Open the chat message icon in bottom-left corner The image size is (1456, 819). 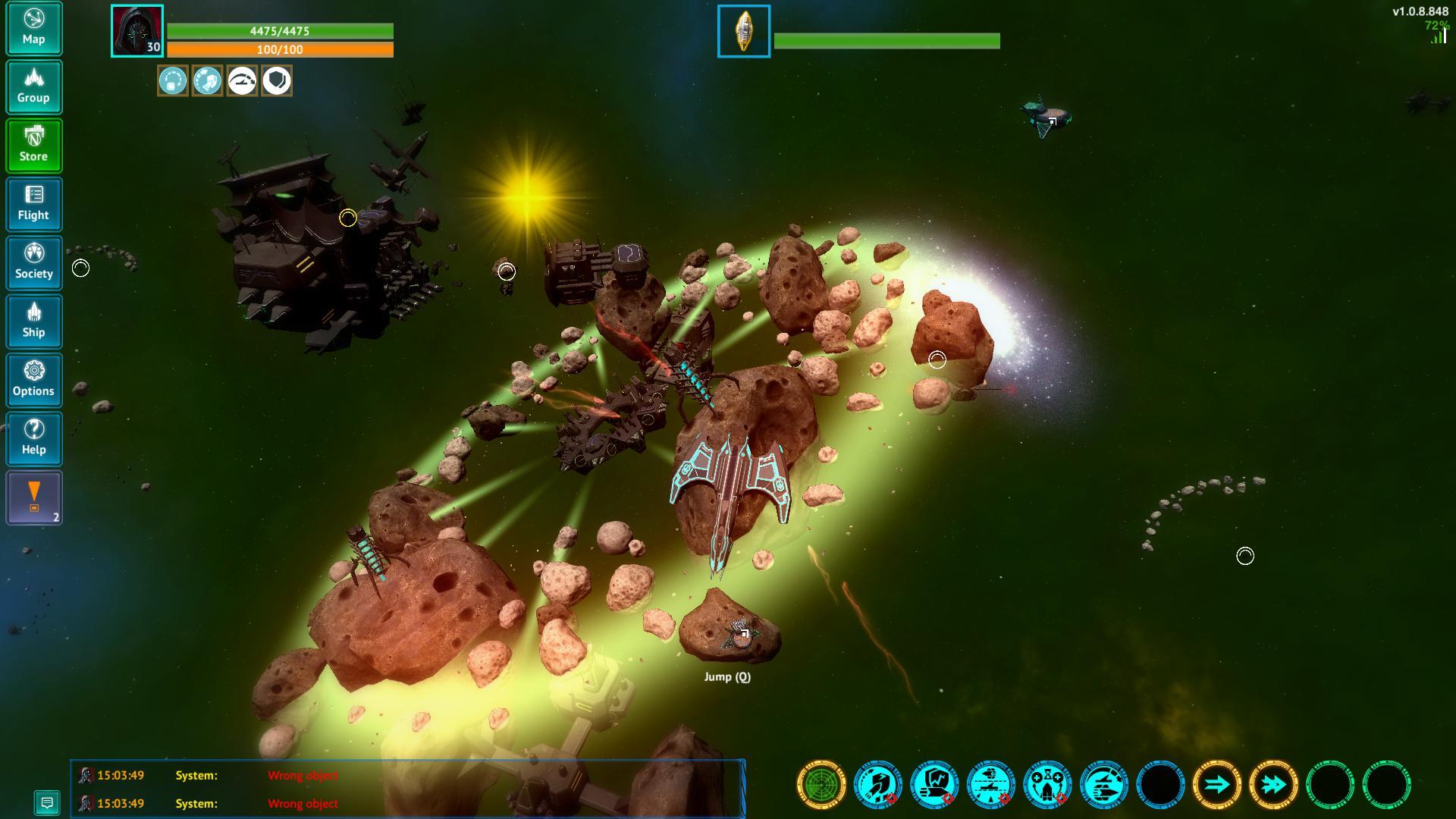pos(48,802)
